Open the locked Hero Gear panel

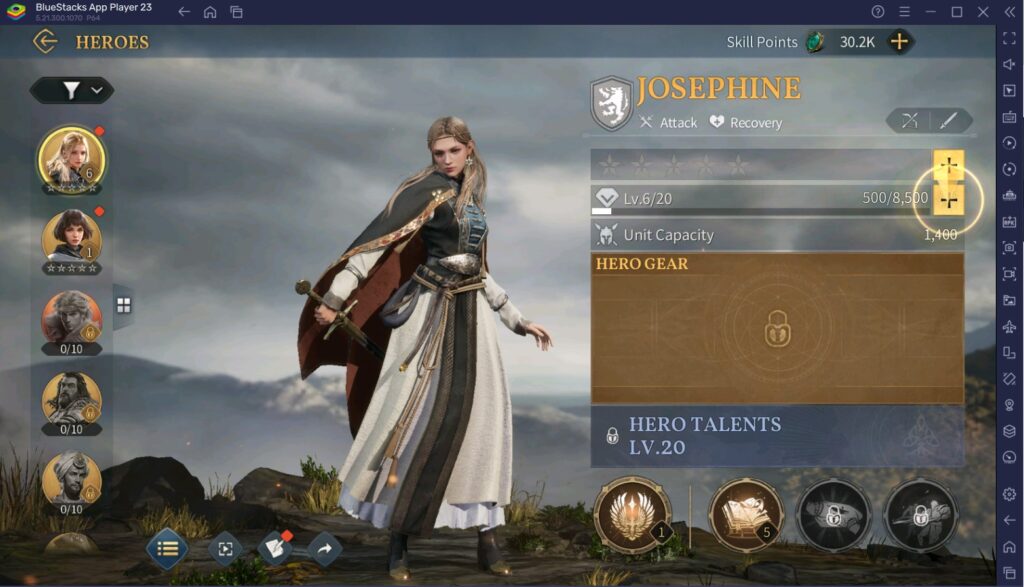tap(777, 329)
